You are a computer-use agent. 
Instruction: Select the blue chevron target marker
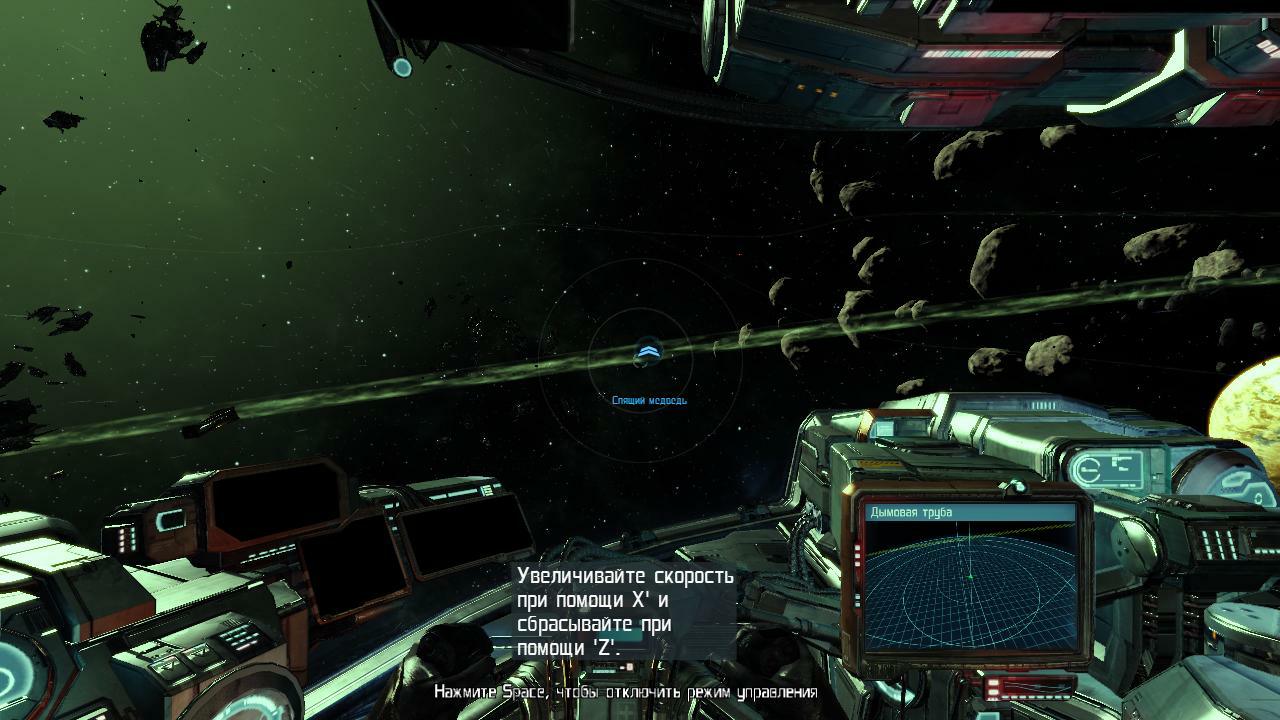point(647,351)
